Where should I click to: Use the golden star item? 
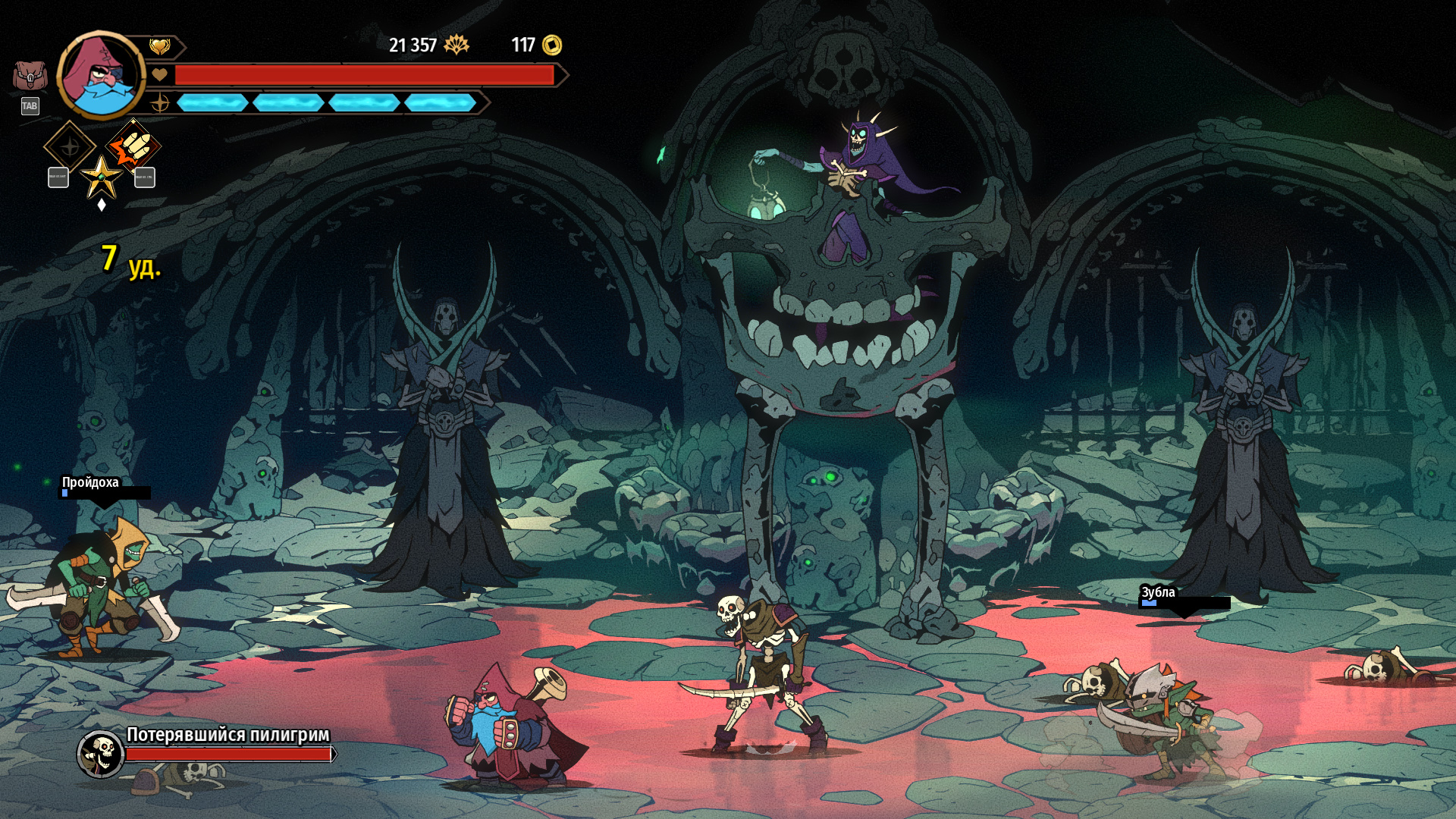tap(101, 177)
